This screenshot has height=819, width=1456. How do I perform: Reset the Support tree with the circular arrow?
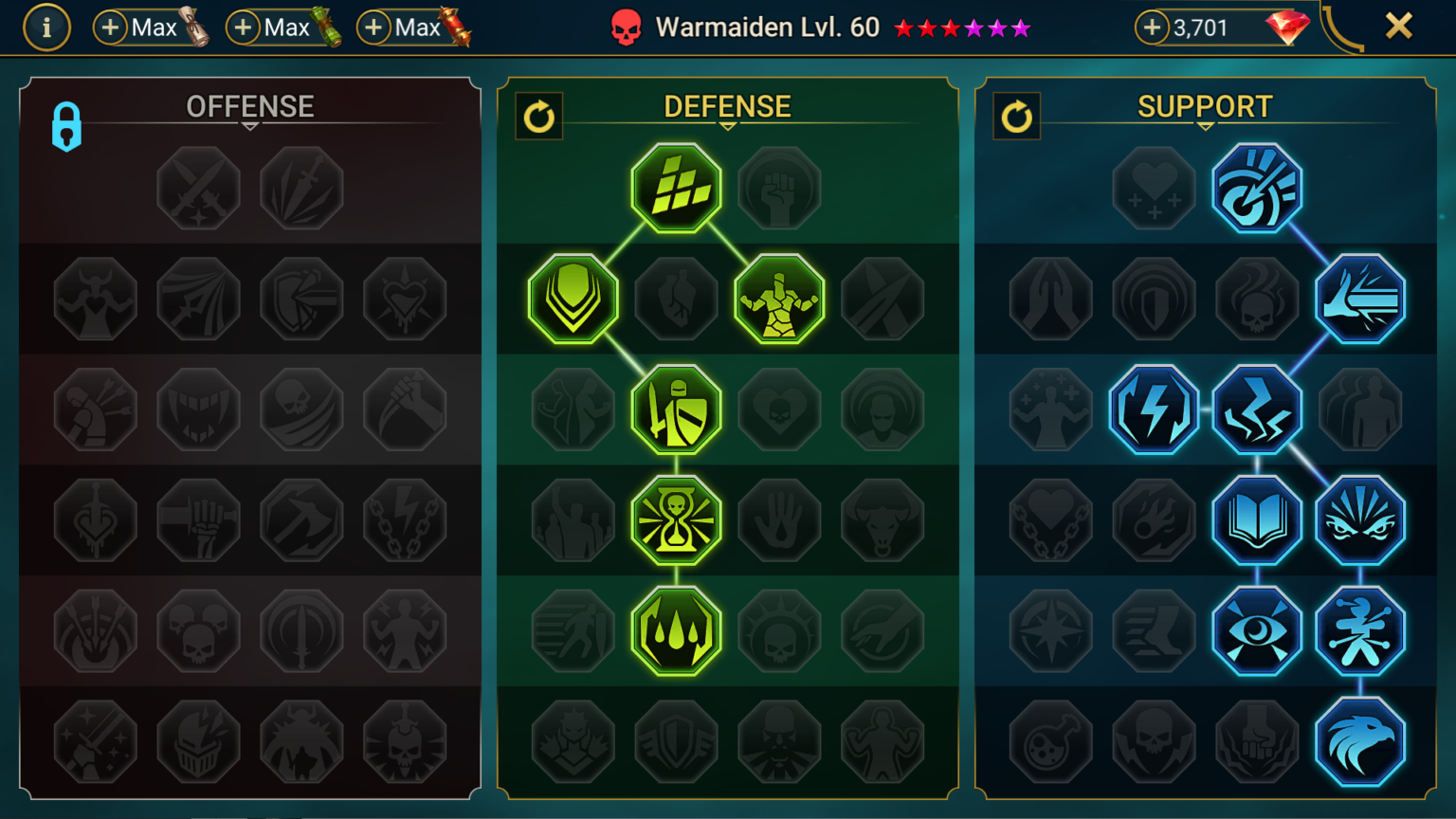click(x=1017, y=118)
